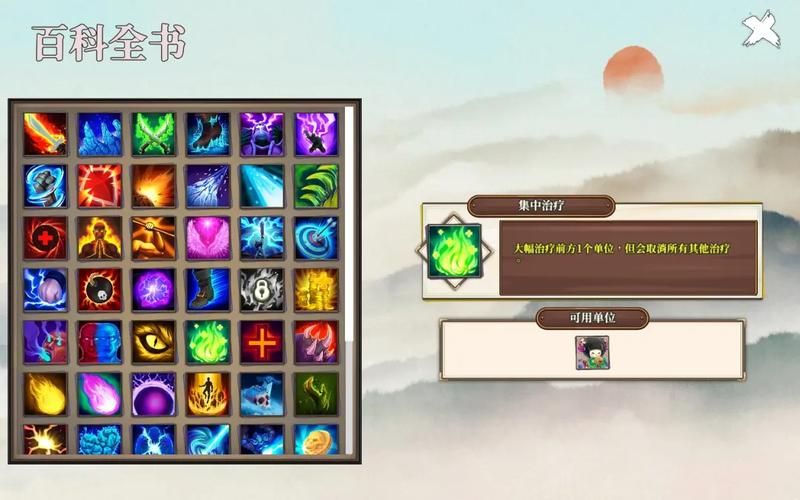This screenshot has width=800, height=500.
Task: Choose the gold coin stacks icon
Action: coord(316,290)
